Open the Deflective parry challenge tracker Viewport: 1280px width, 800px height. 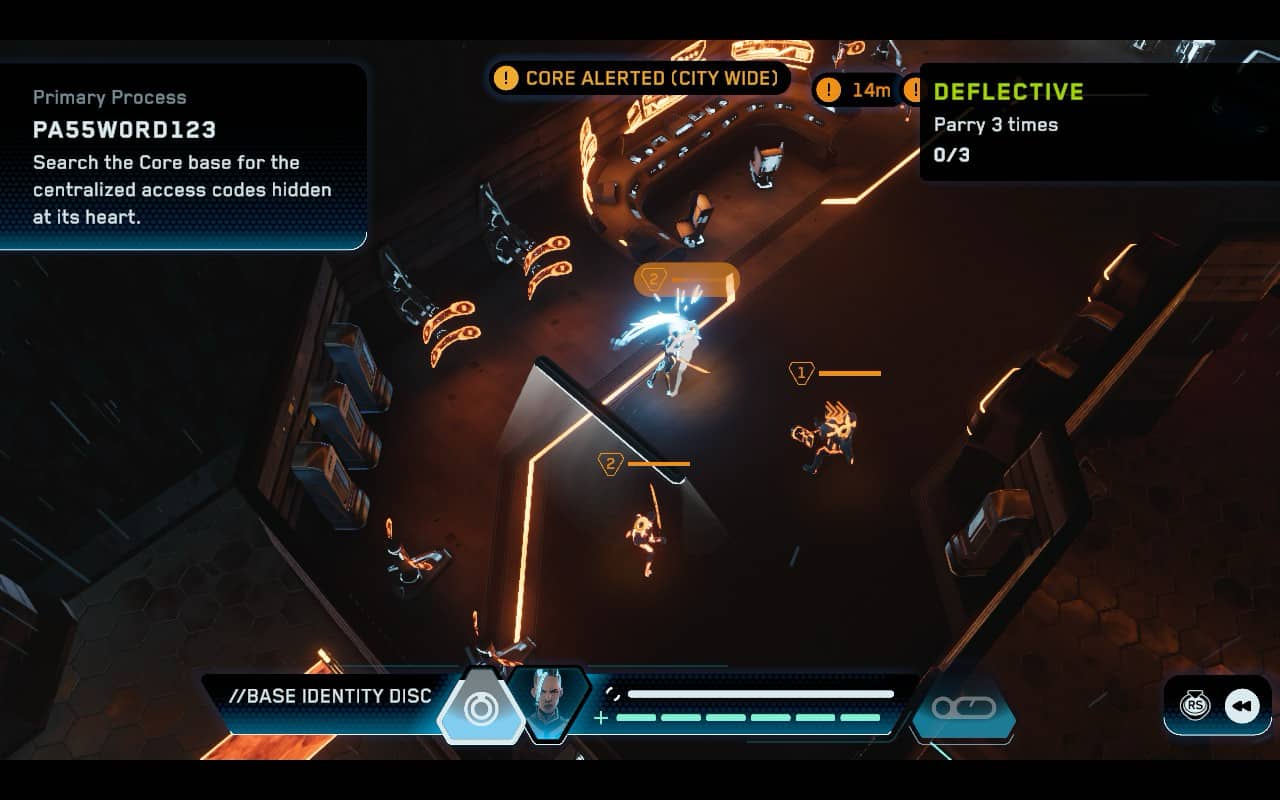[1098, 122]
